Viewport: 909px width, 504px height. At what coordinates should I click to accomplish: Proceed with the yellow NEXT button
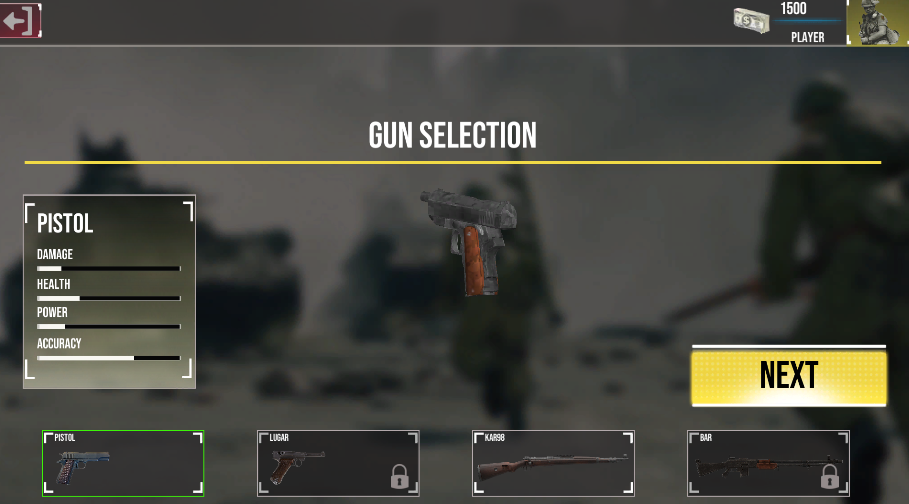(x=788, y=376)
